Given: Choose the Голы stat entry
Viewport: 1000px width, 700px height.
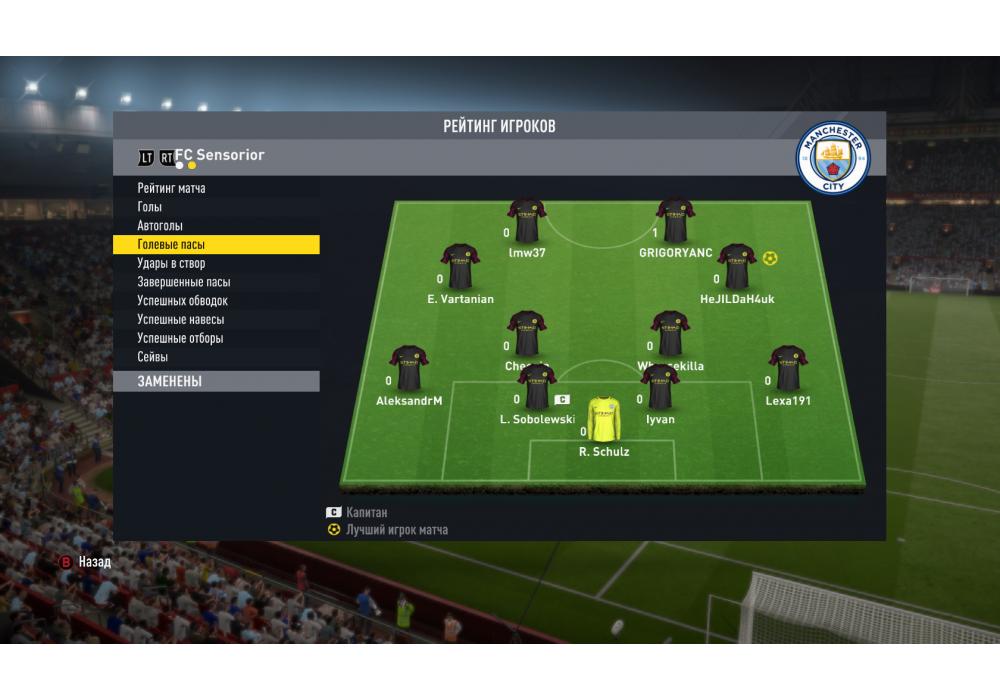Looking at the screenshot, I should coord(150,207).
